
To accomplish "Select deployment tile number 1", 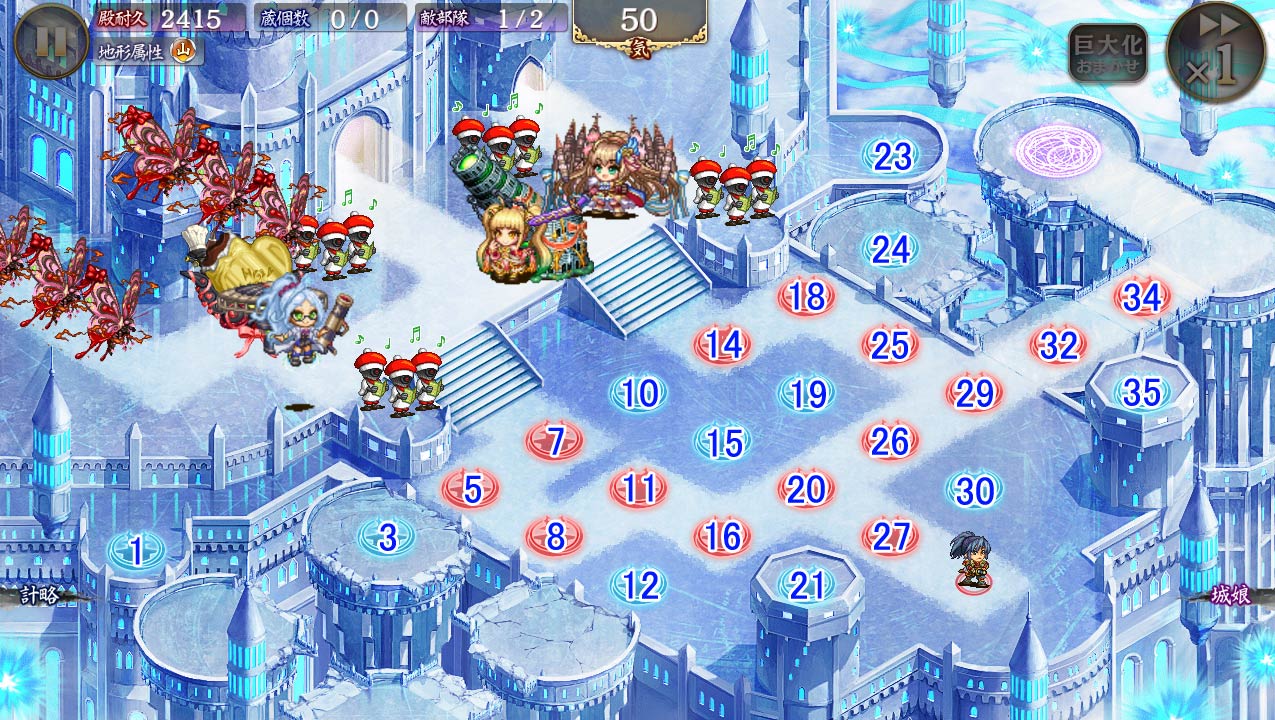I will [136, 549].
